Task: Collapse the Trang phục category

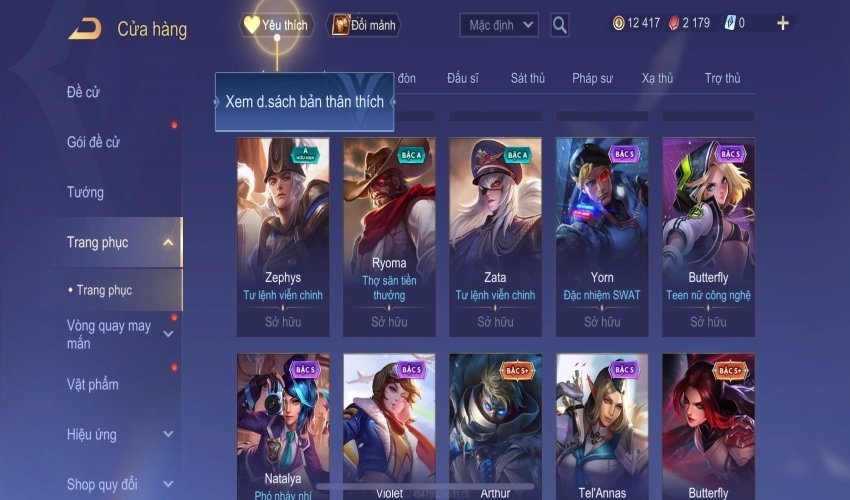Action: pos(167,242)
